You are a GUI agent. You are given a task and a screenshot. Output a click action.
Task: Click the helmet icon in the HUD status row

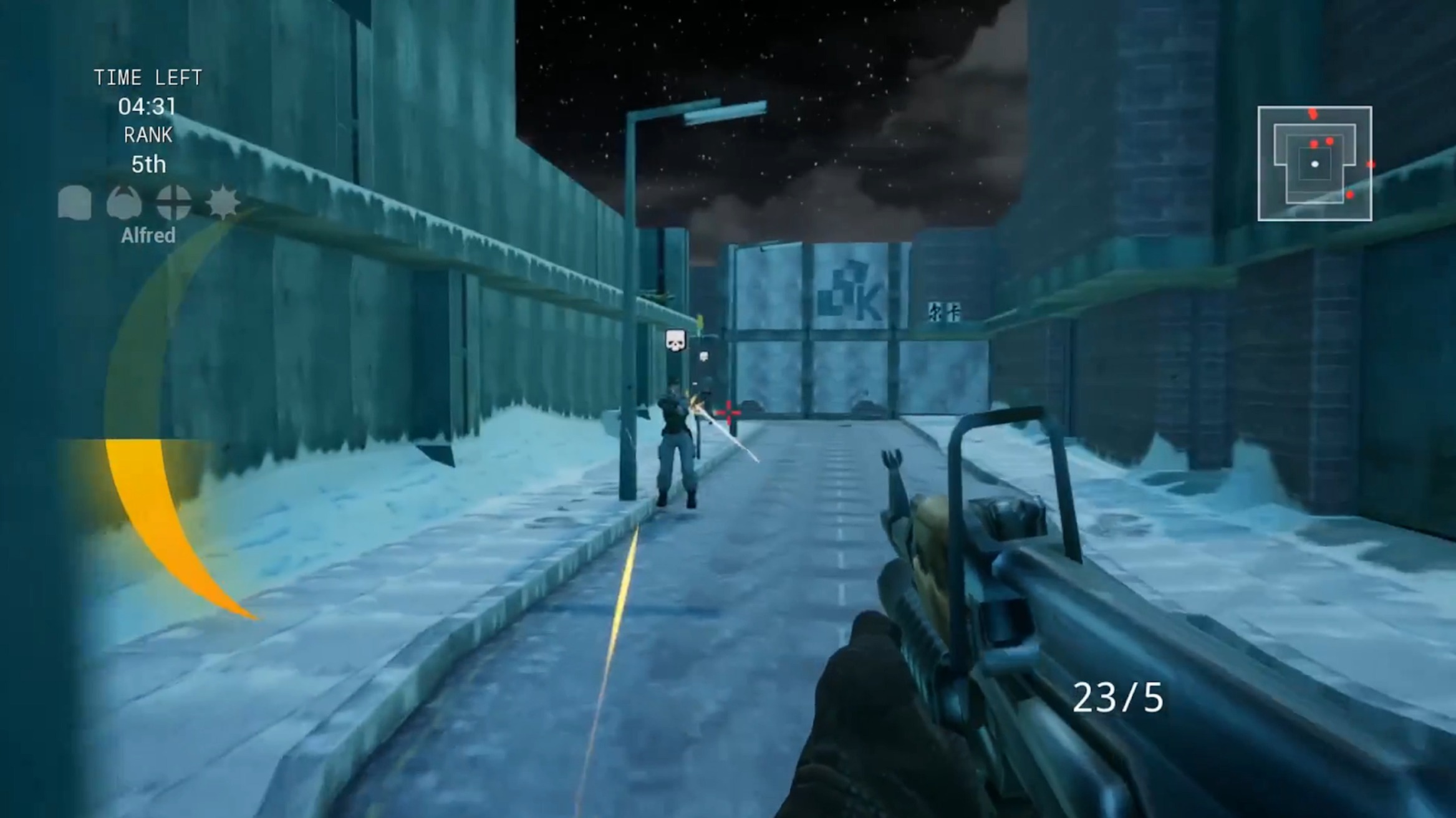coord(124,201)
